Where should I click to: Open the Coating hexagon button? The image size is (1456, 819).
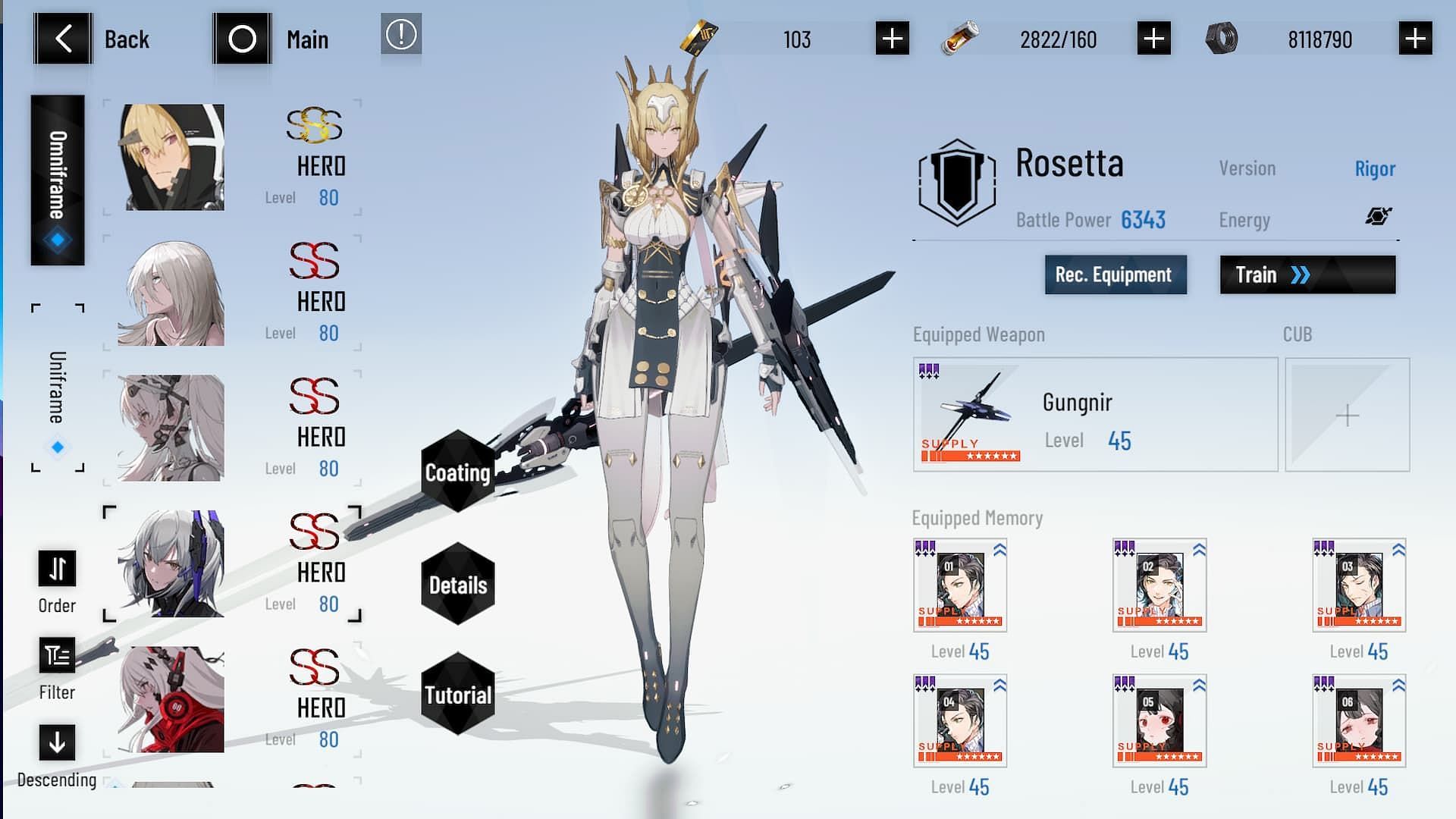coord(458,472)
